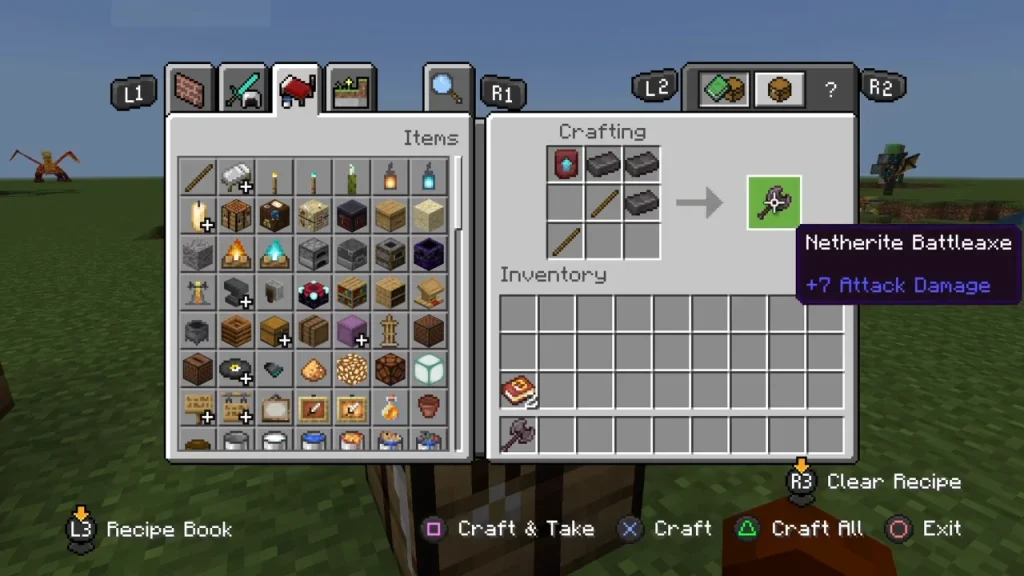Select the Netherite Battleaxe output slot
The image size is (1024, 576).
coord(773,202)
